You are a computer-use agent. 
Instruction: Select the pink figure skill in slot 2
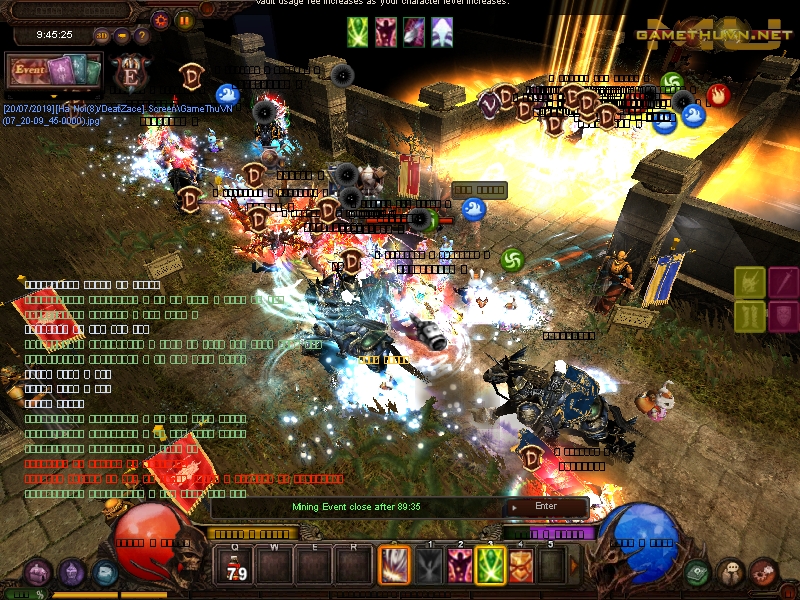460,567
